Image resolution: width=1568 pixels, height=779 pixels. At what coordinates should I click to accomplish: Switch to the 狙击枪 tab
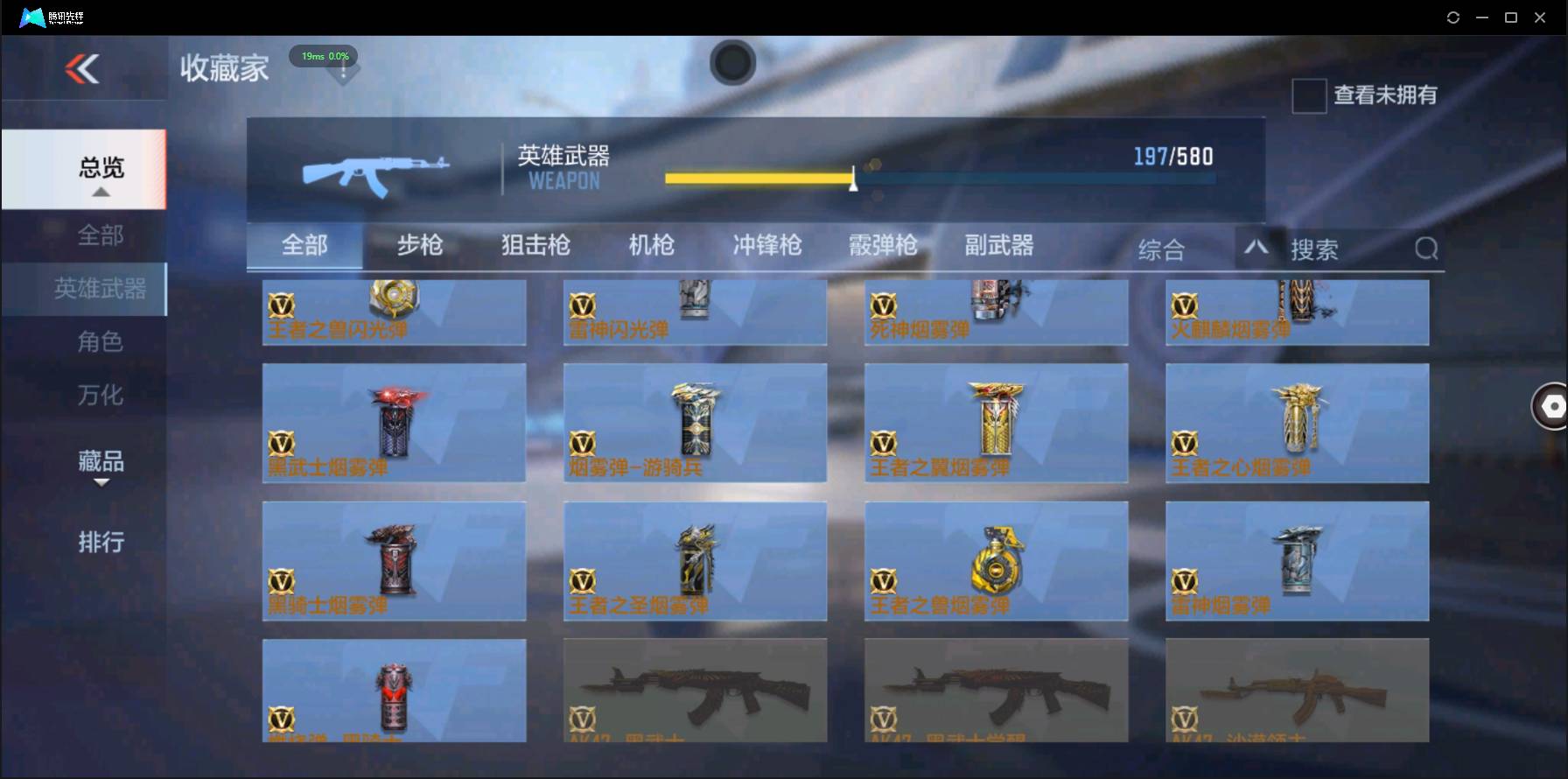pyautogui.click(x=535, y=246)
